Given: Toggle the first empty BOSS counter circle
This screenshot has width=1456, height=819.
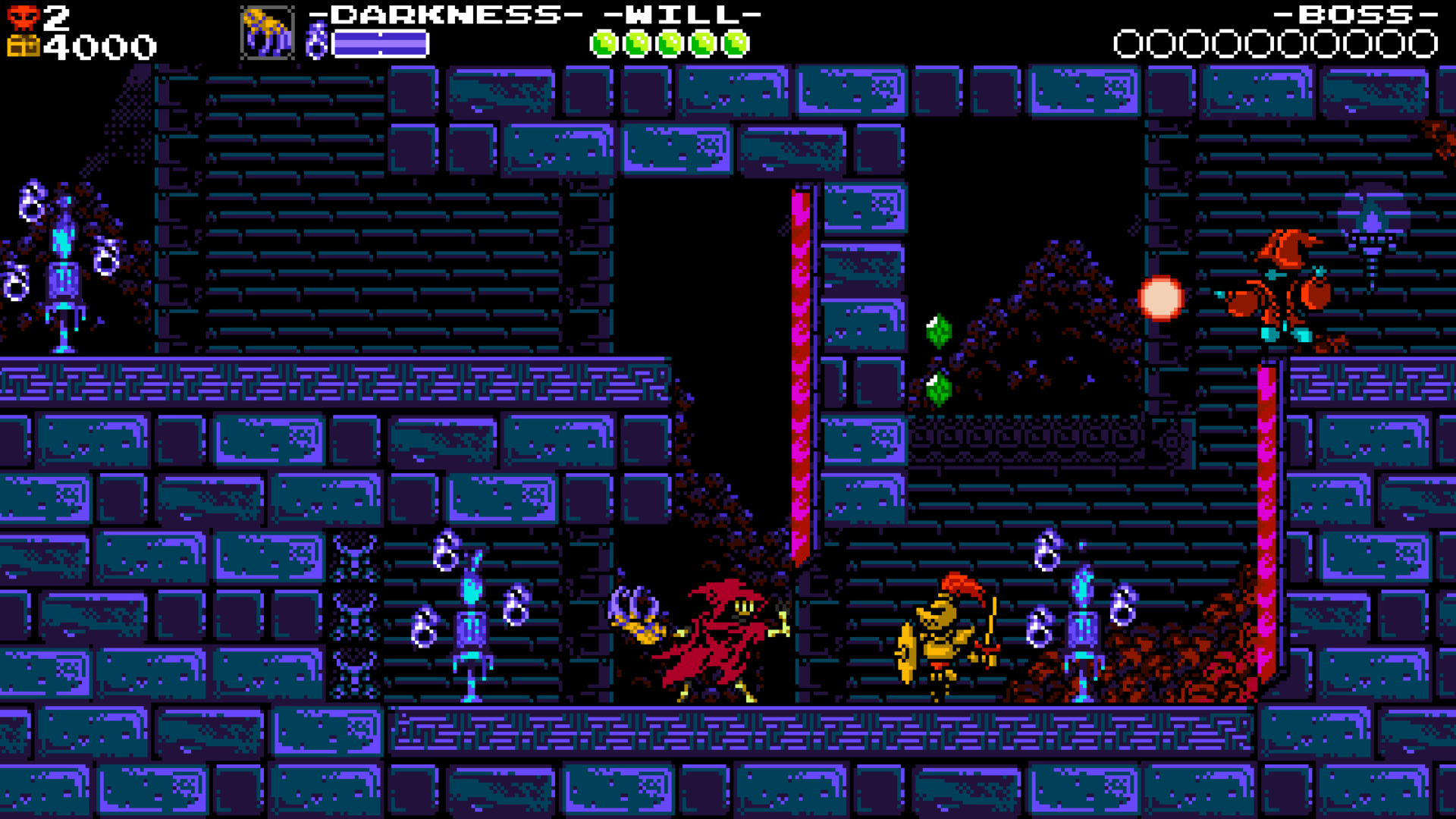Looking at the screenshot, I should (1128, 43).
